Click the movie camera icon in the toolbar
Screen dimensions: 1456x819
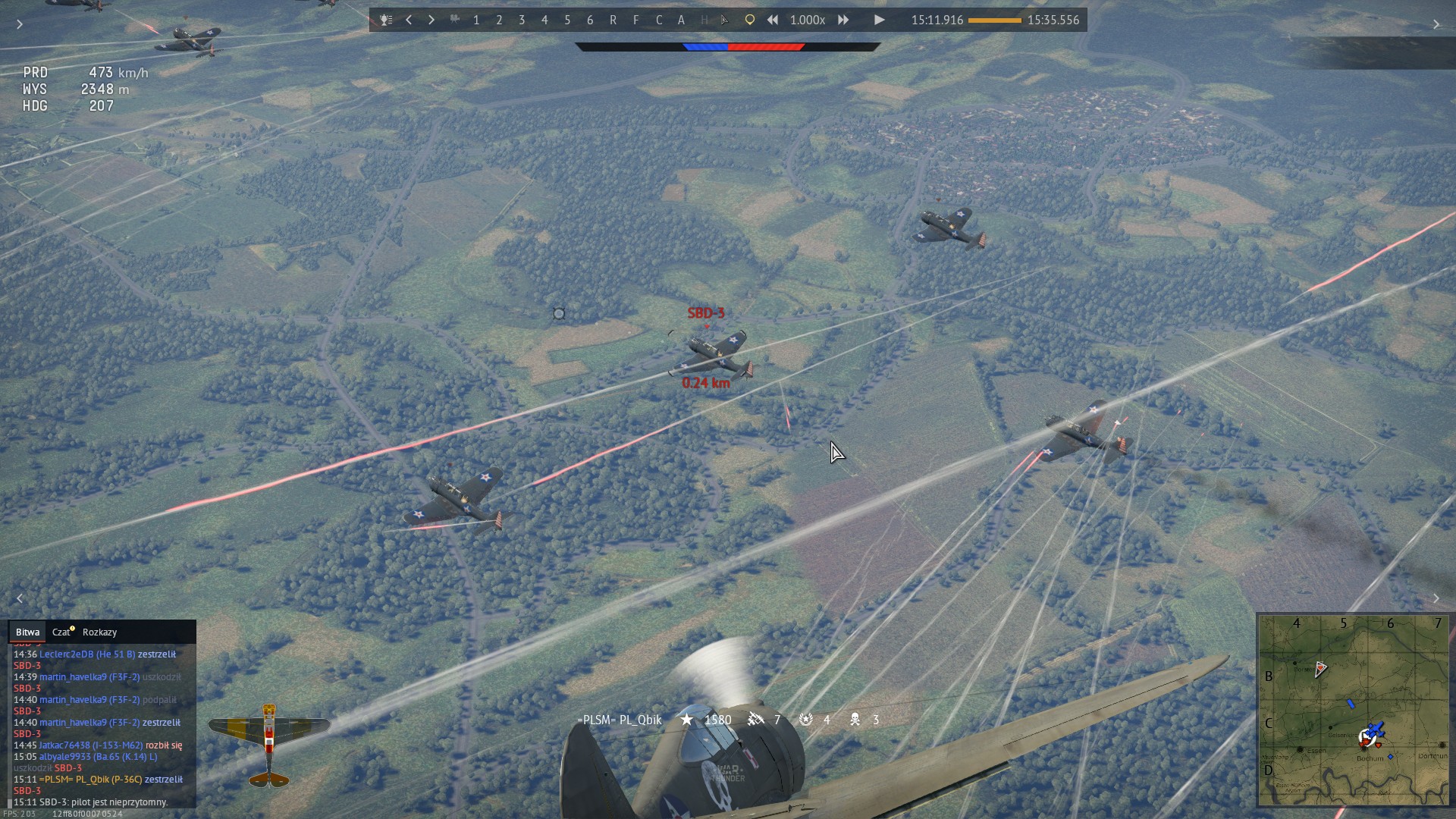[454, 20]
